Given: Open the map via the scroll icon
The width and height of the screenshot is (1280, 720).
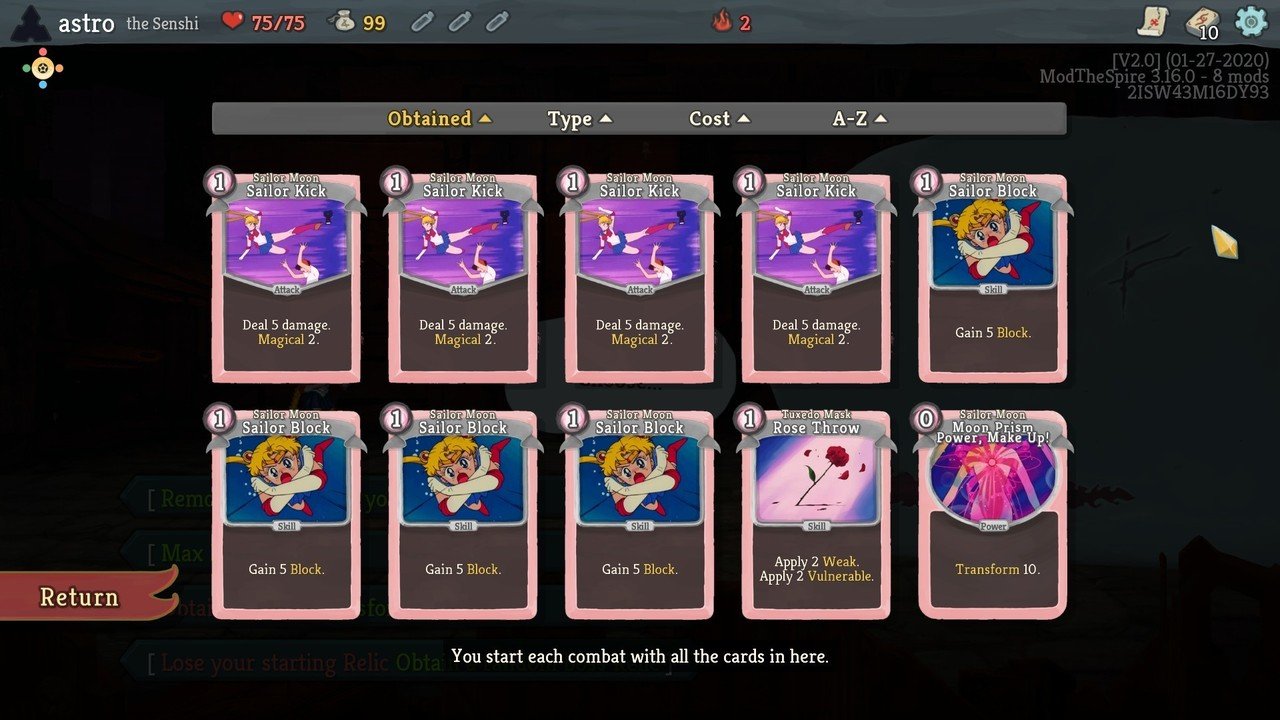Looking at the screenshot, I should pos(1152,20).
